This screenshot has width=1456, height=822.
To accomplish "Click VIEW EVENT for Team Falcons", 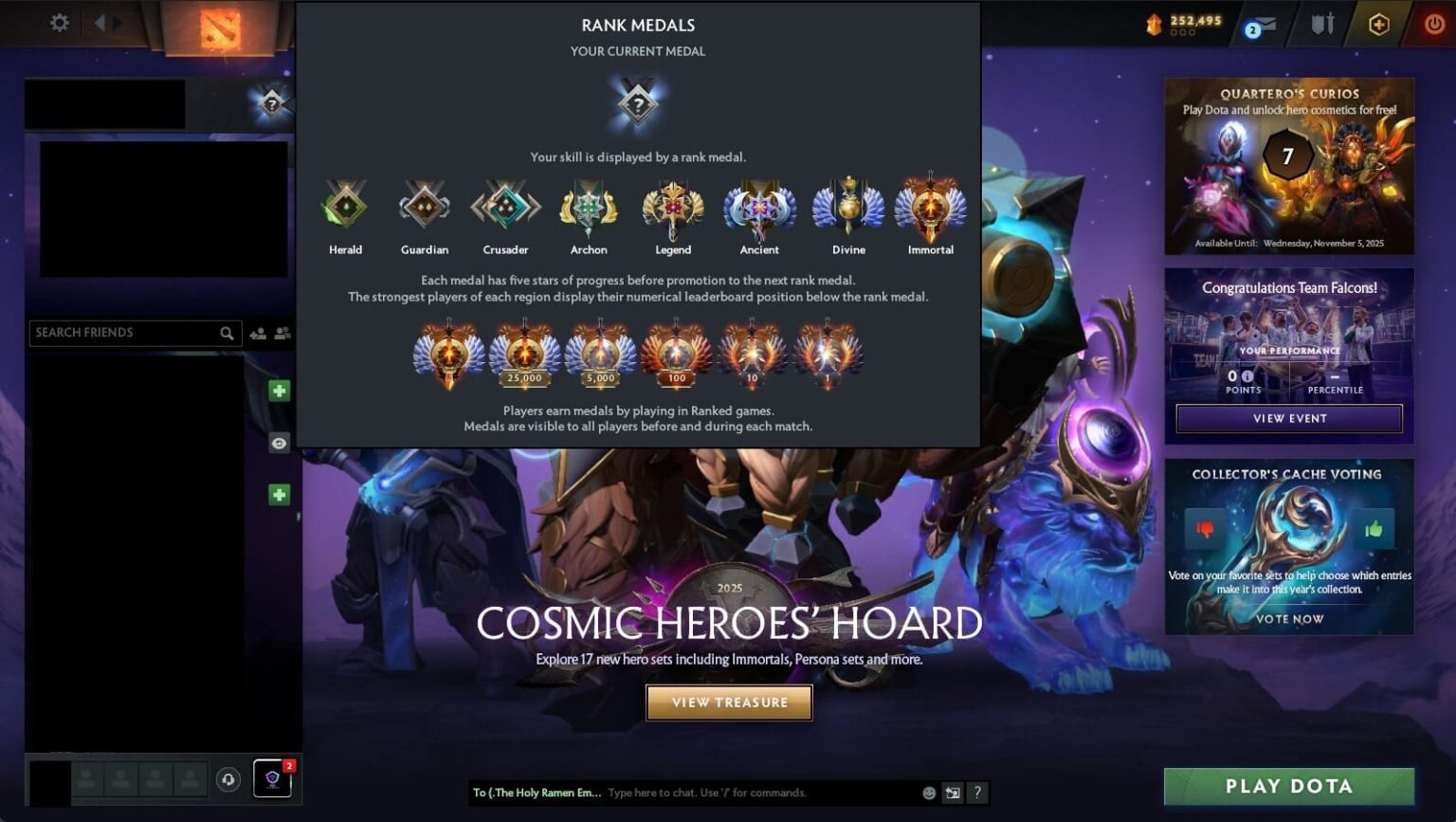I will [1288, 418].
